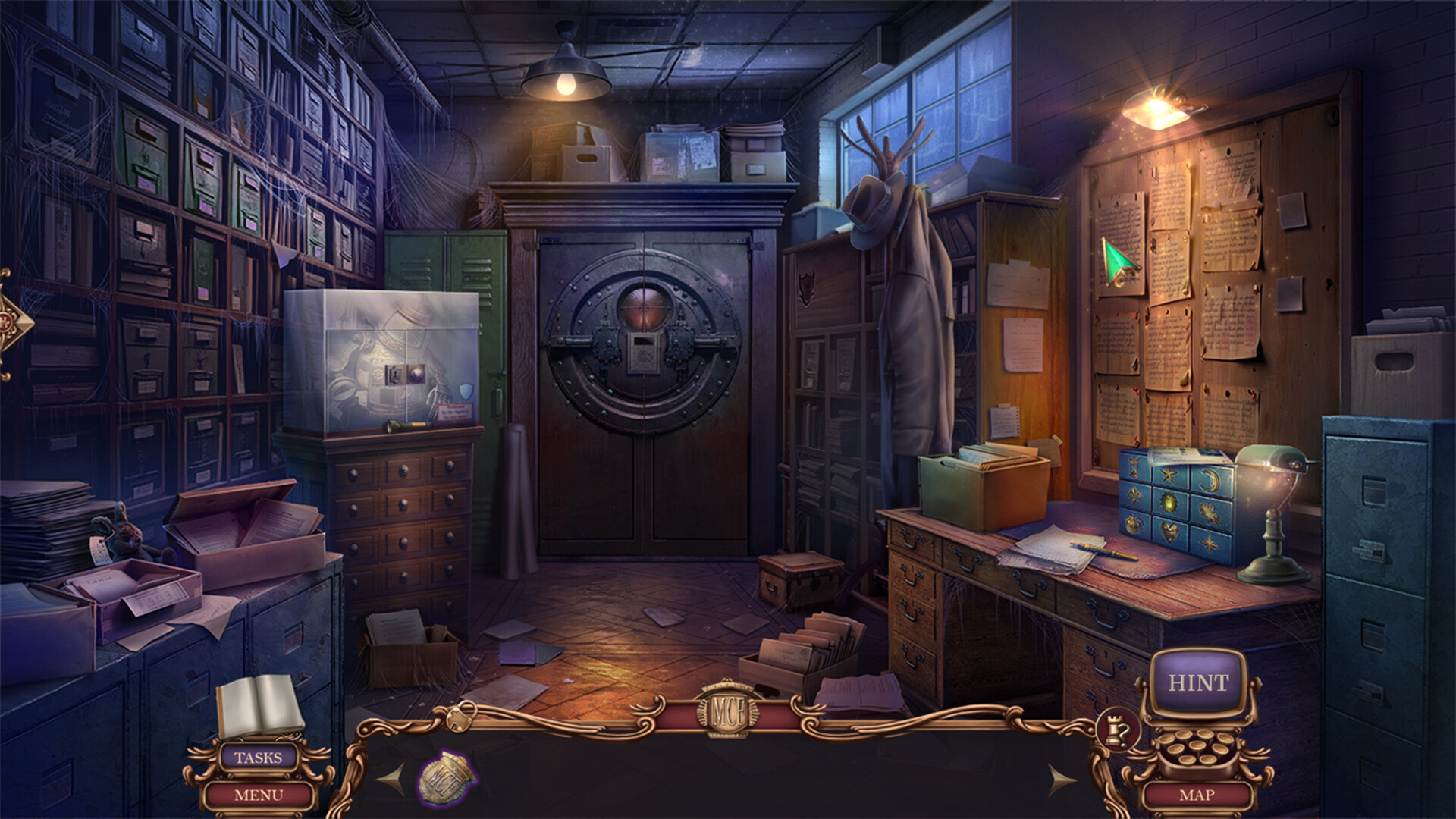Image resolution: width=1456 pixels, height=819 pixels.
Task: Open the Tasks list
Action: (x=260, y=756)
